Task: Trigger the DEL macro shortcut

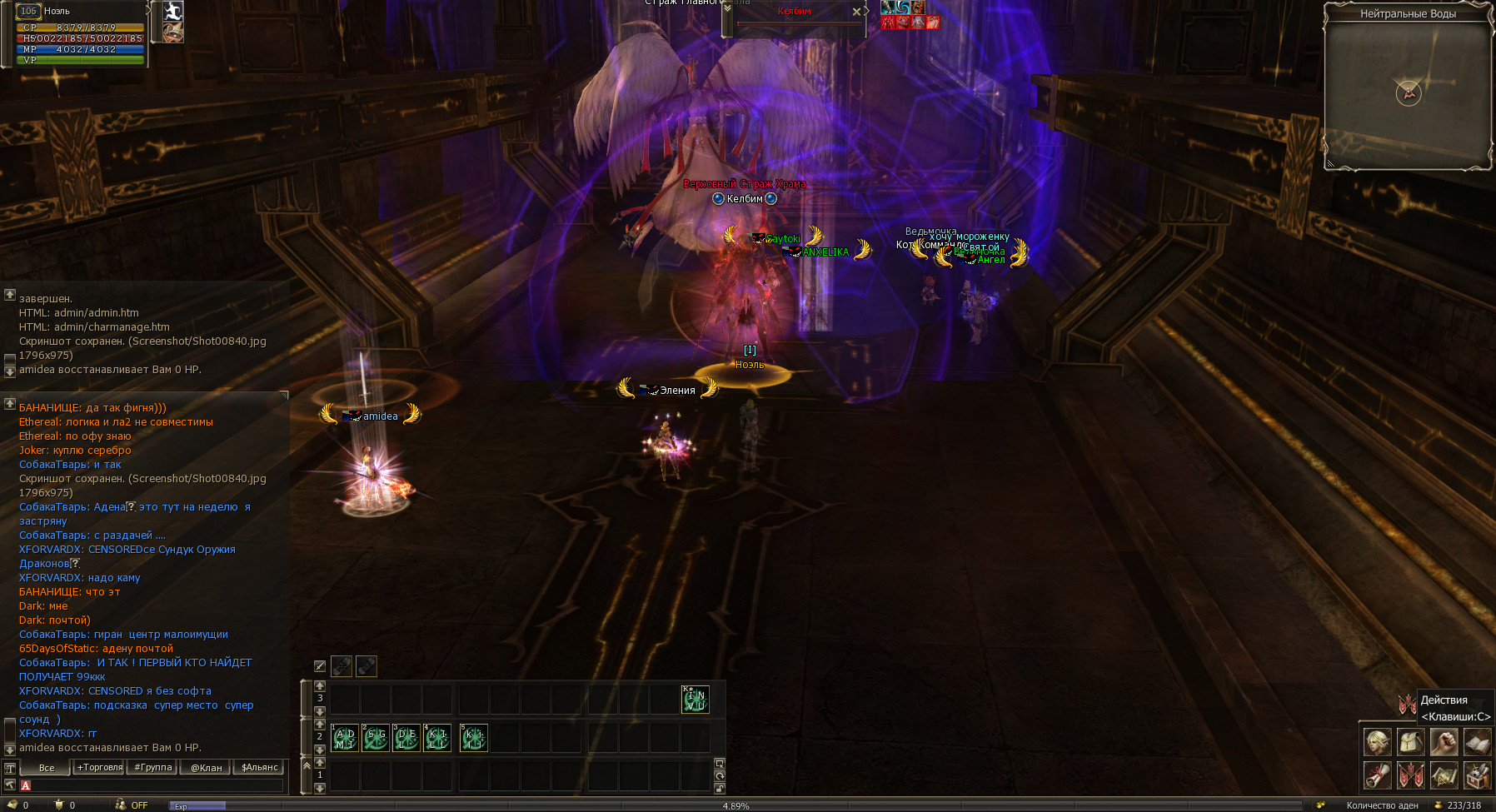Action: coord(406,739)
